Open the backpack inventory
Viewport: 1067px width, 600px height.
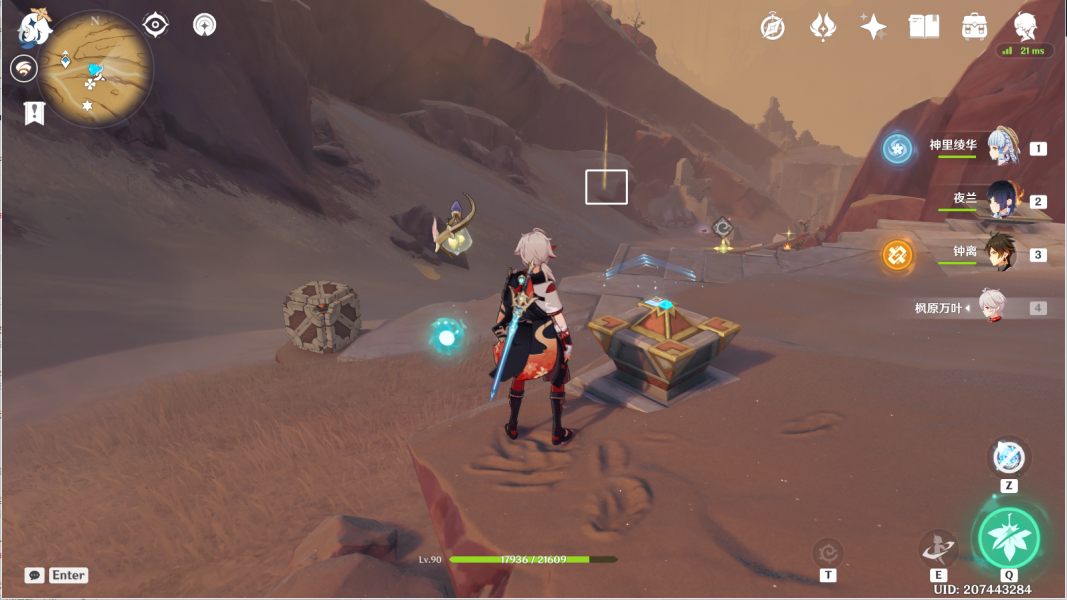[975, 27]
